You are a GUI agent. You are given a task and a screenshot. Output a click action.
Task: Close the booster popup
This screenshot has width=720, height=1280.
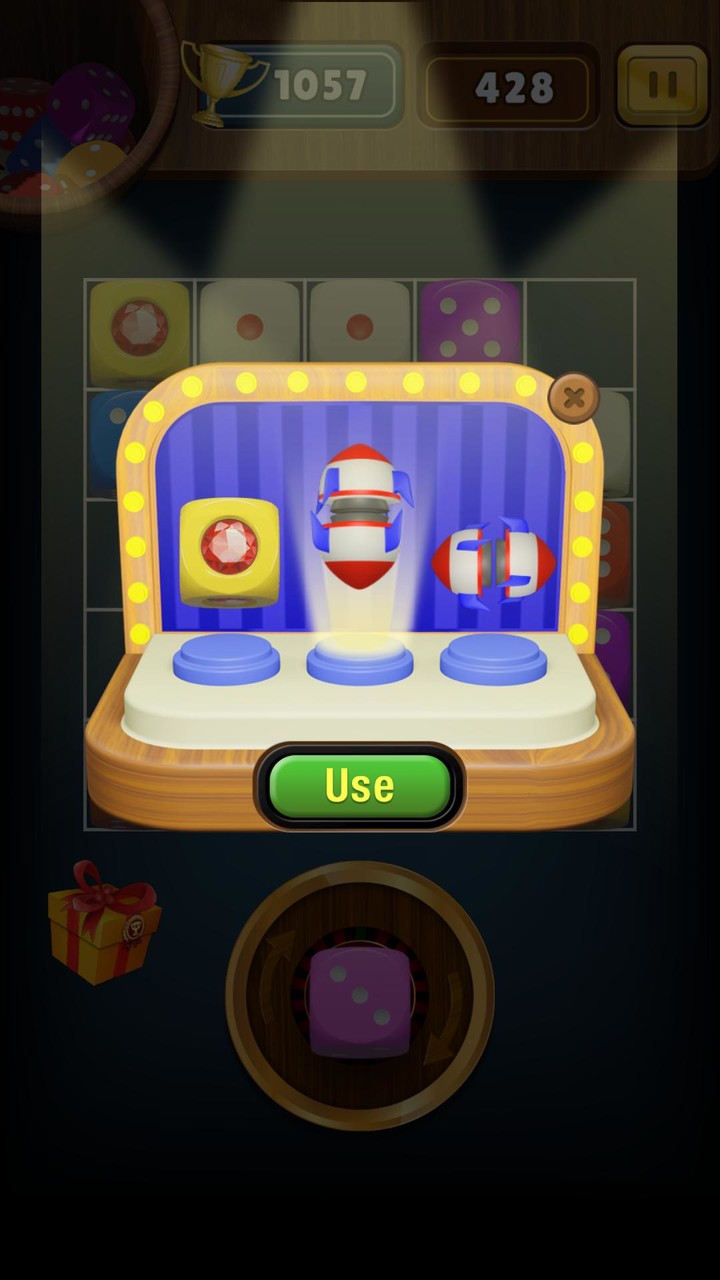coord(573,399)
